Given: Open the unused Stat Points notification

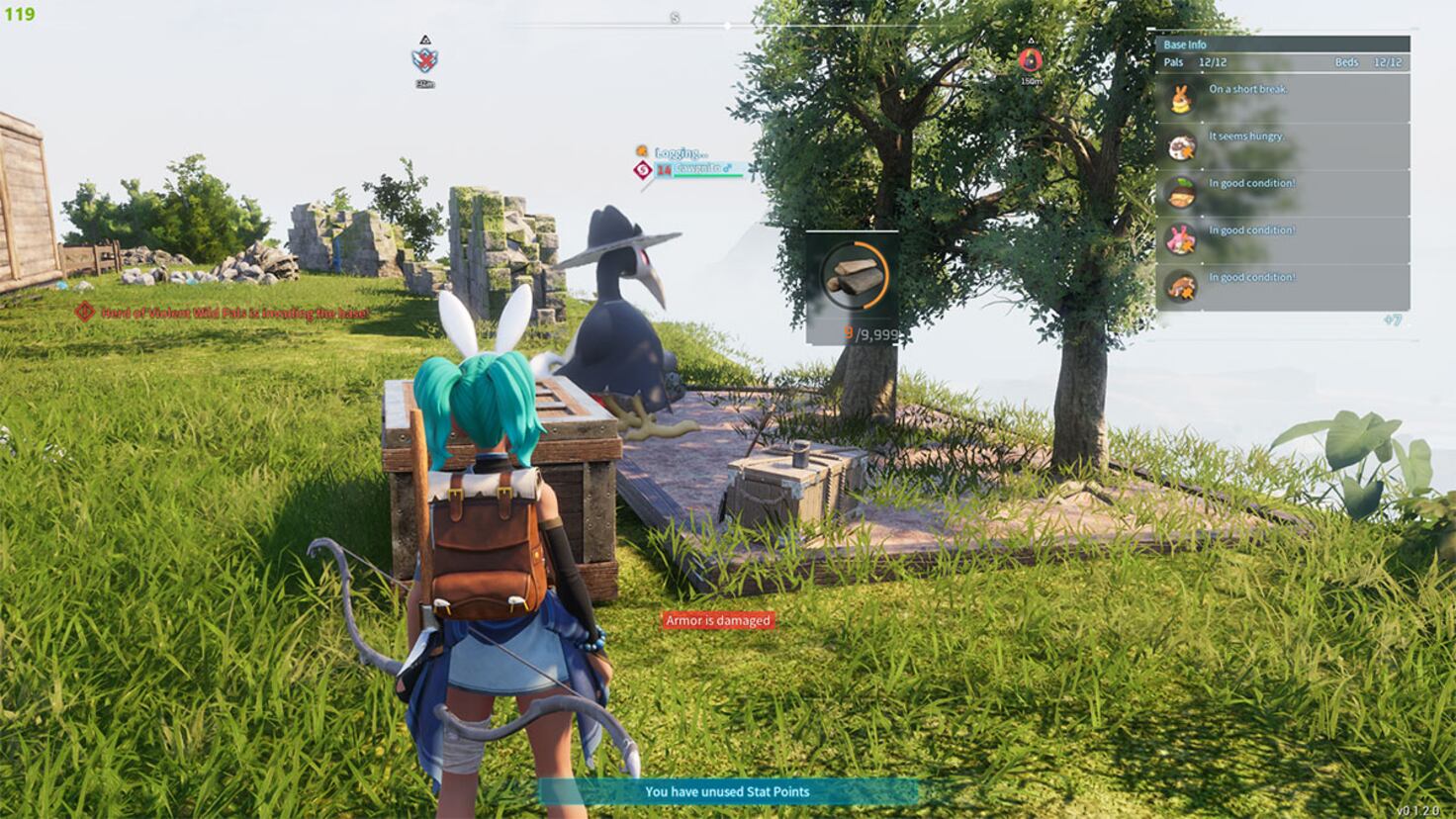Looking at the screenshot, I should click(727, 791).
